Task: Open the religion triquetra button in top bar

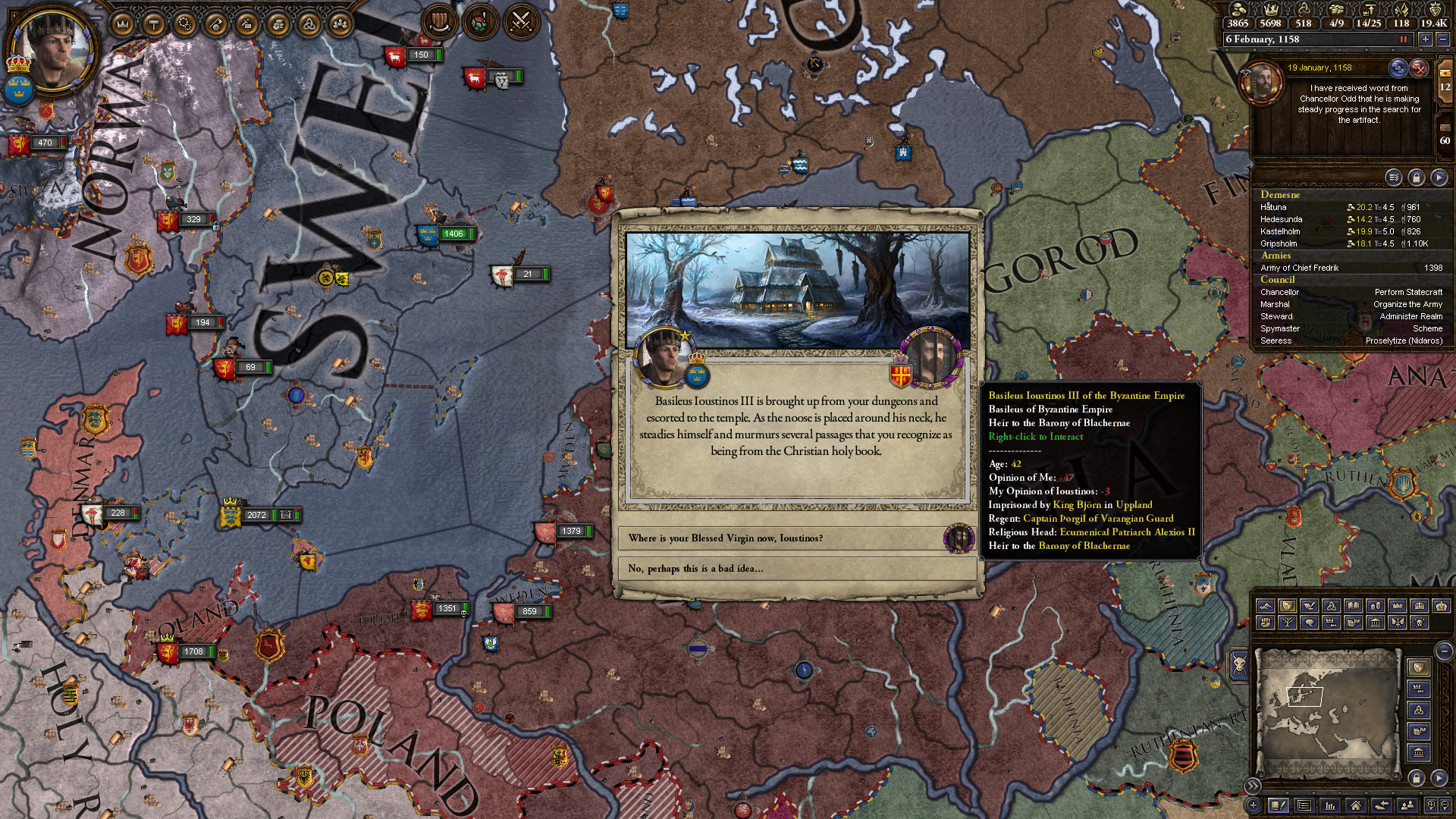Action: [x=309, y=25]
